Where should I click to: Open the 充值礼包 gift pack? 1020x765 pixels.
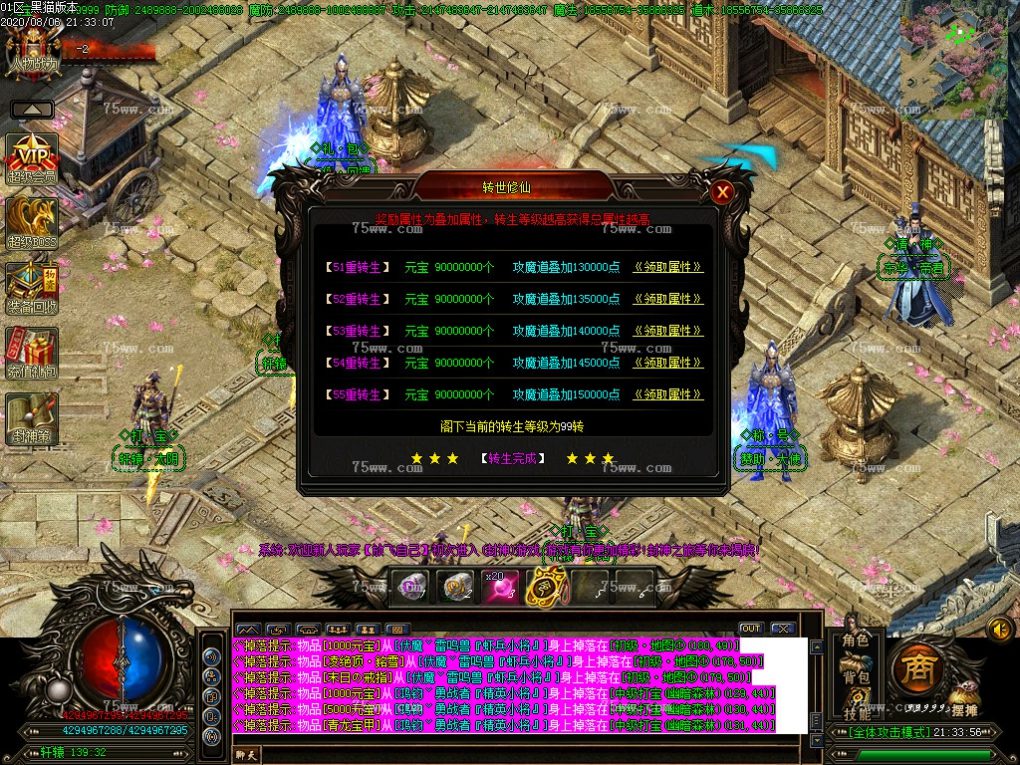[32, 353]
